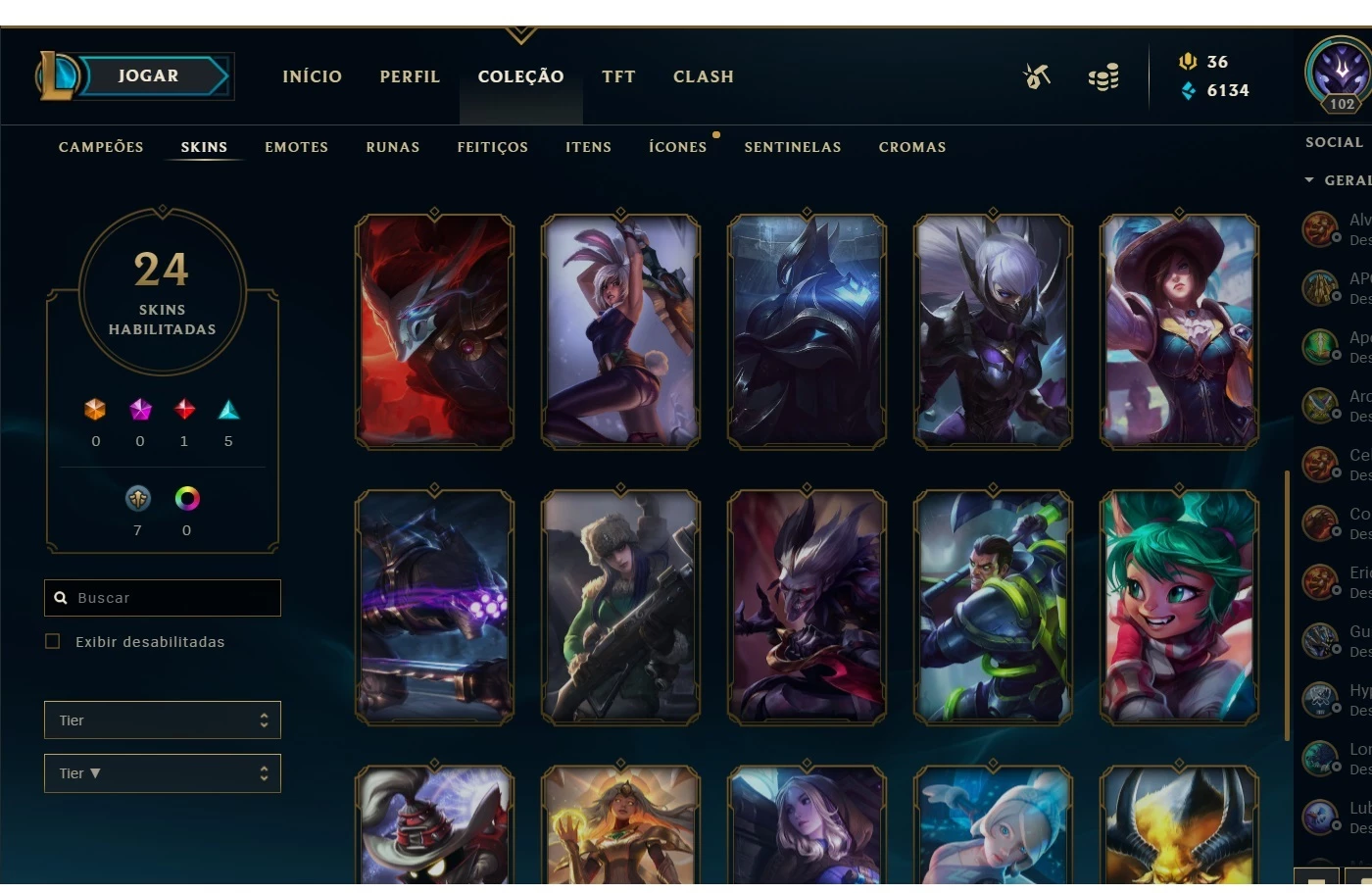Select the pink Mythic rarity gem
1372x893 pixels.
coord(140,410)
